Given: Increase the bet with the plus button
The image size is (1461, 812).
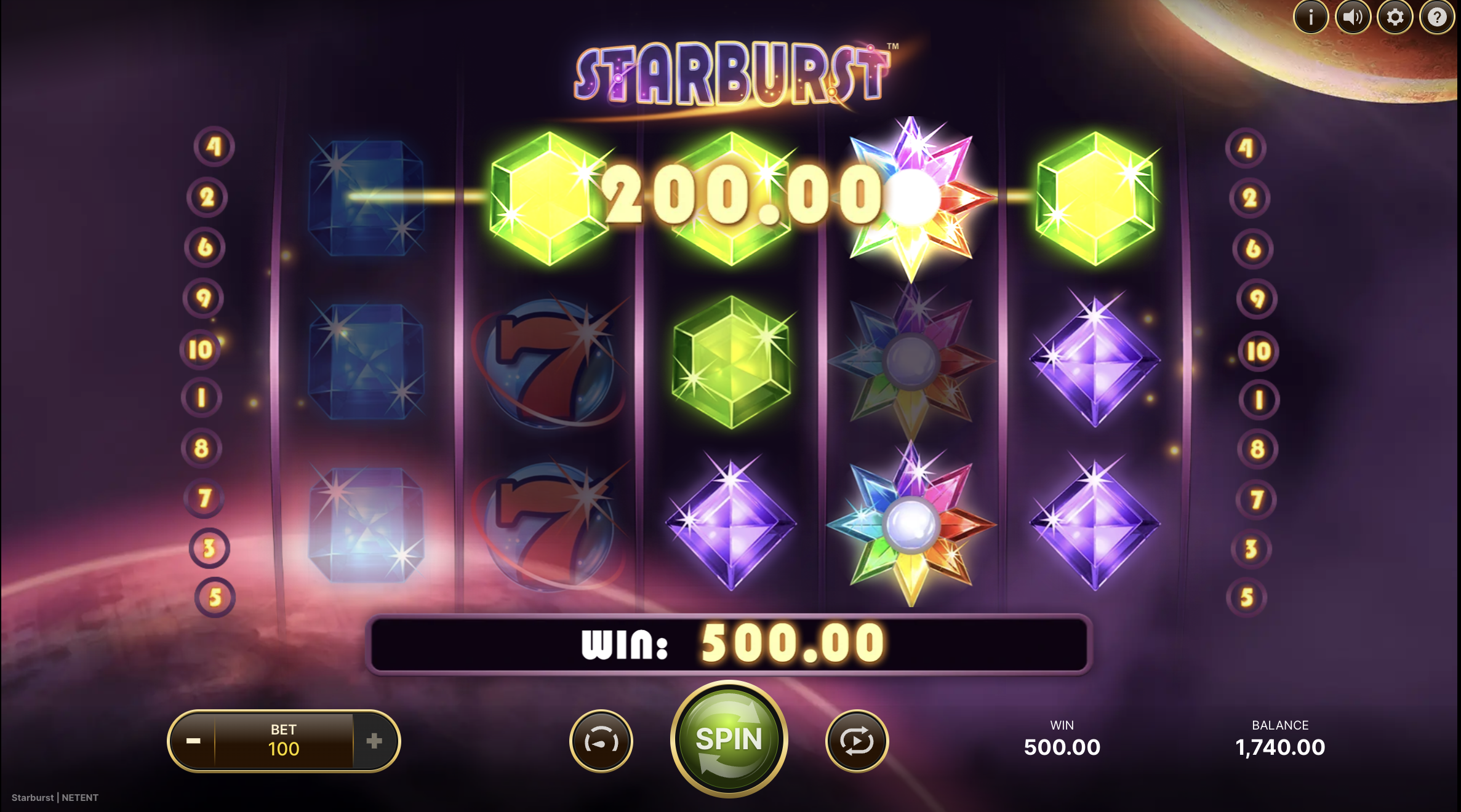Looking at the screenshot, I should pos(374,741).
